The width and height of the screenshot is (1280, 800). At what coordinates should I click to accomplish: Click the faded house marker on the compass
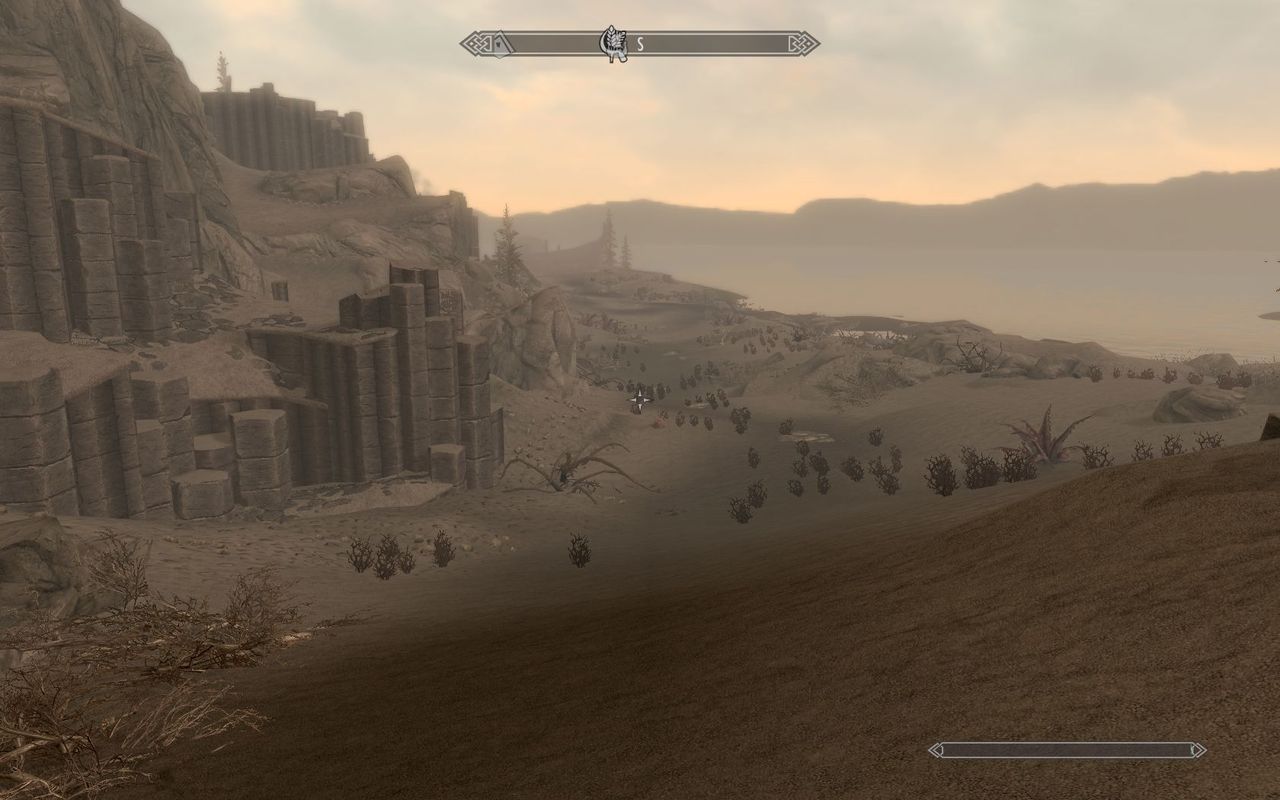[x=499, y=43]
